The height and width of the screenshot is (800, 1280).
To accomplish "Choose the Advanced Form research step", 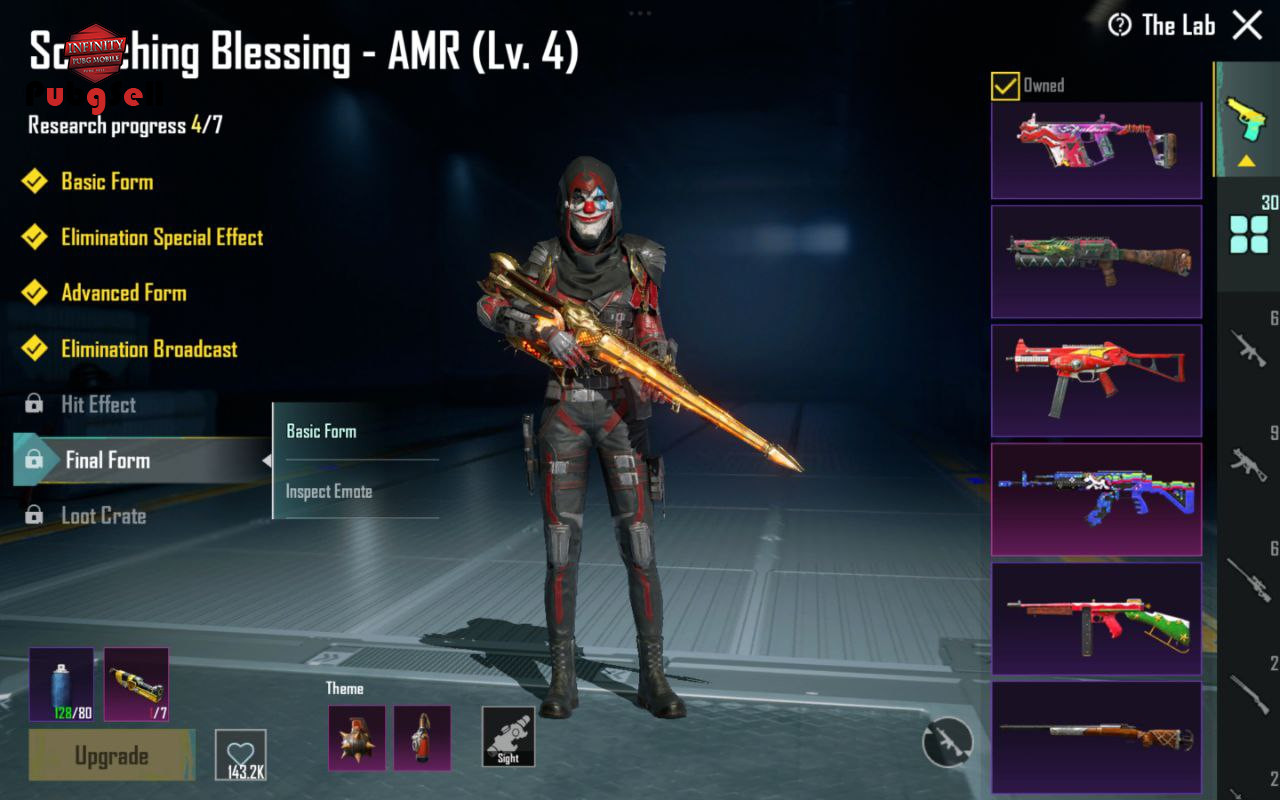I will (x=123, y=293).
